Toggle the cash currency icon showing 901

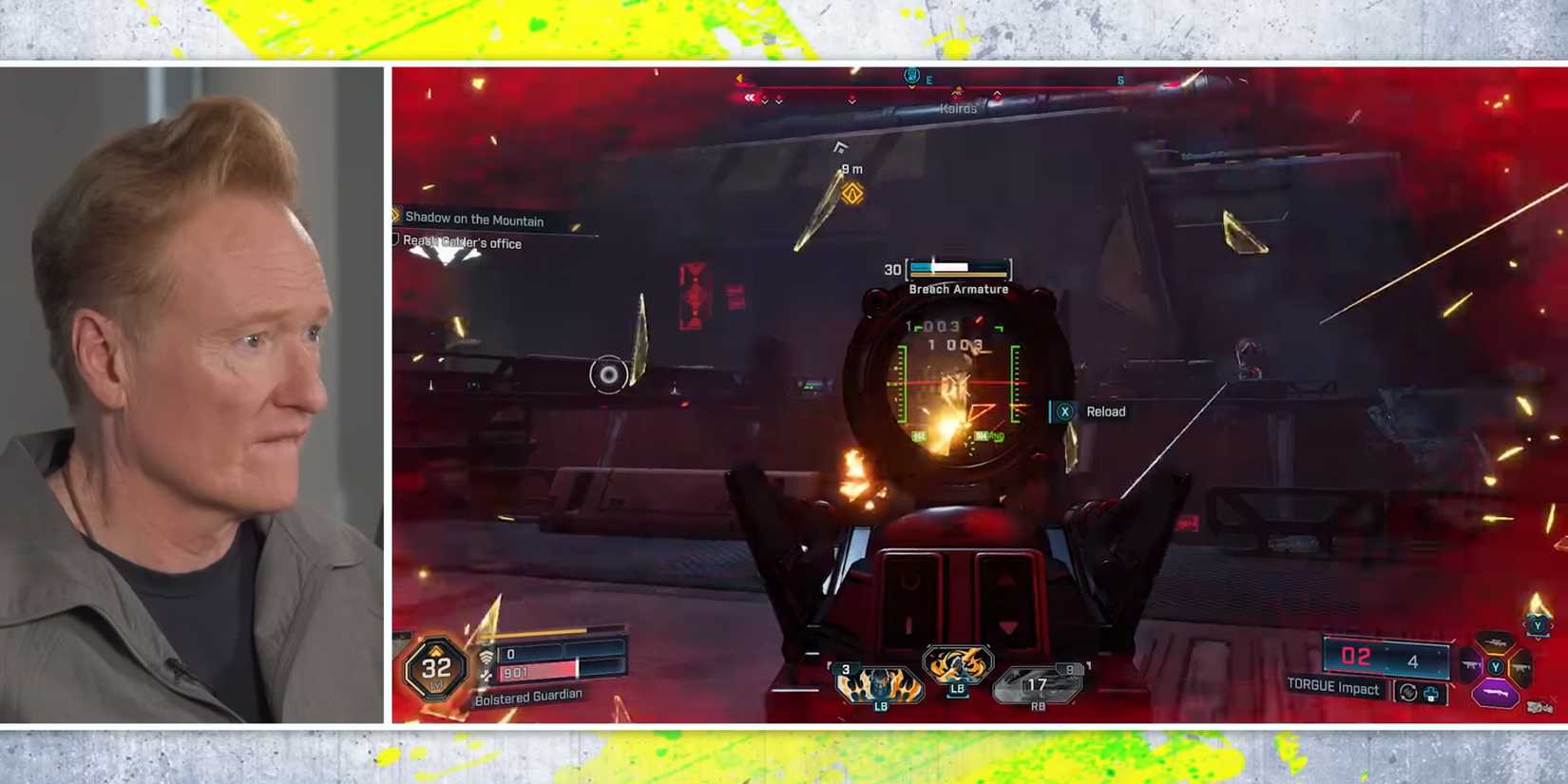click(x=488, y=673)
